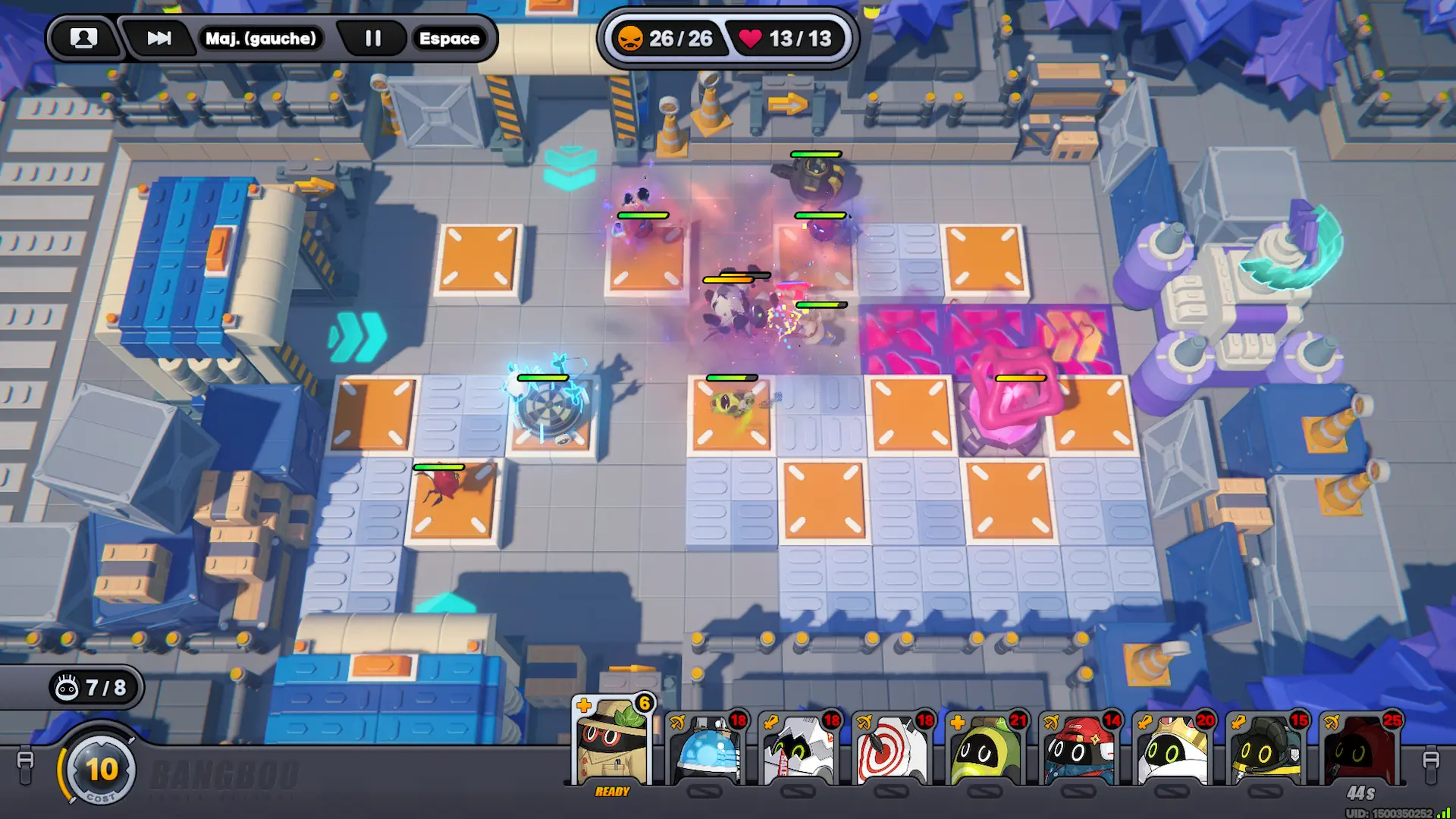
Task: Pause the battle
Action: click(372, 38)
